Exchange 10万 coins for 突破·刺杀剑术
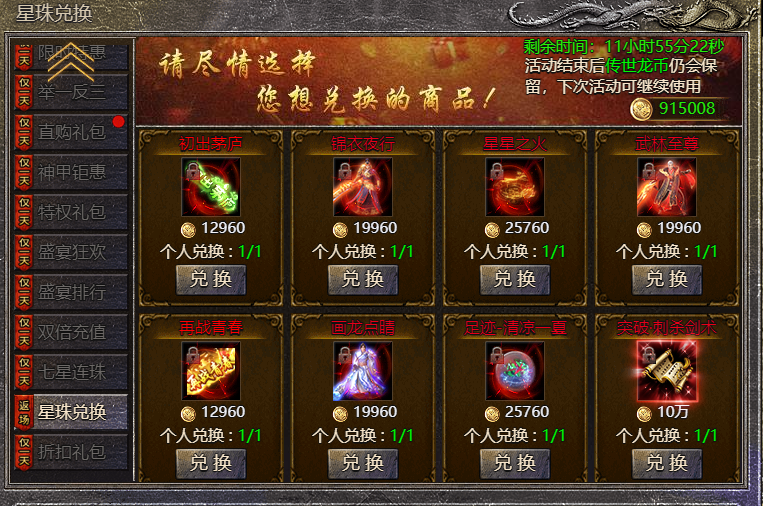 (667, 463)
